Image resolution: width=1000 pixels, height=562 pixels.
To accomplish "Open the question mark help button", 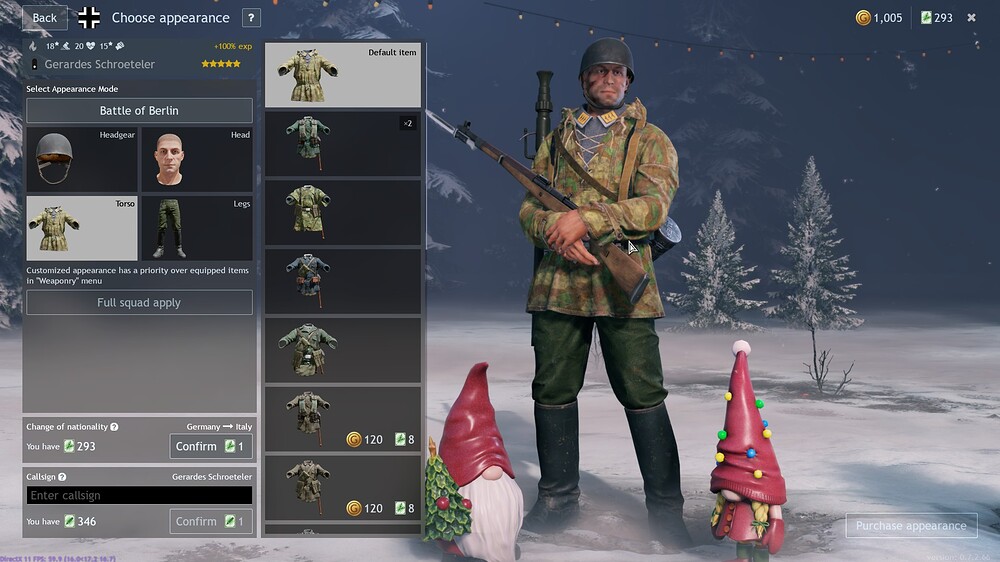I will point(251,17).
